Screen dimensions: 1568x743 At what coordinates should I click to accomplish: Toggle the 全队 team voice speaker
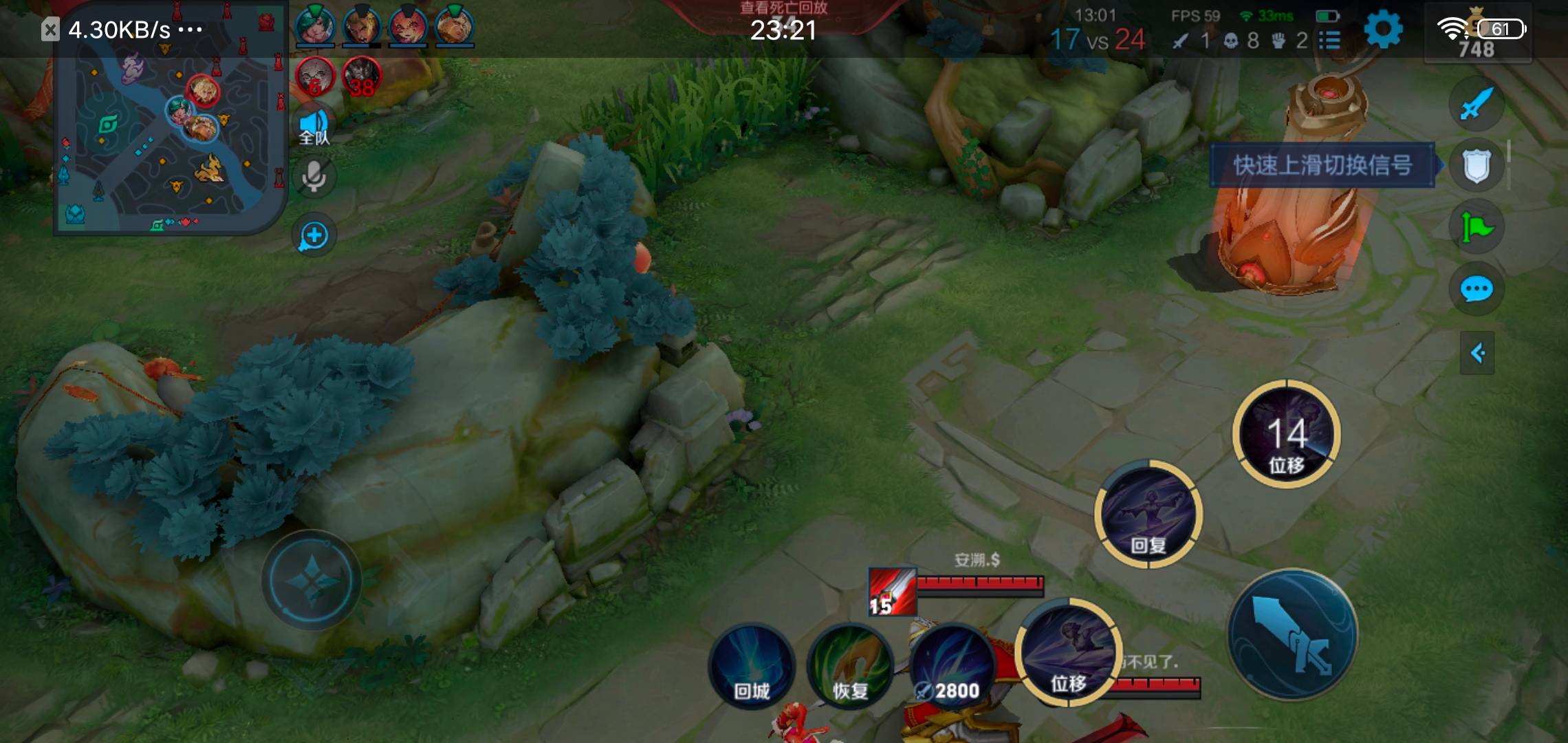314,129
